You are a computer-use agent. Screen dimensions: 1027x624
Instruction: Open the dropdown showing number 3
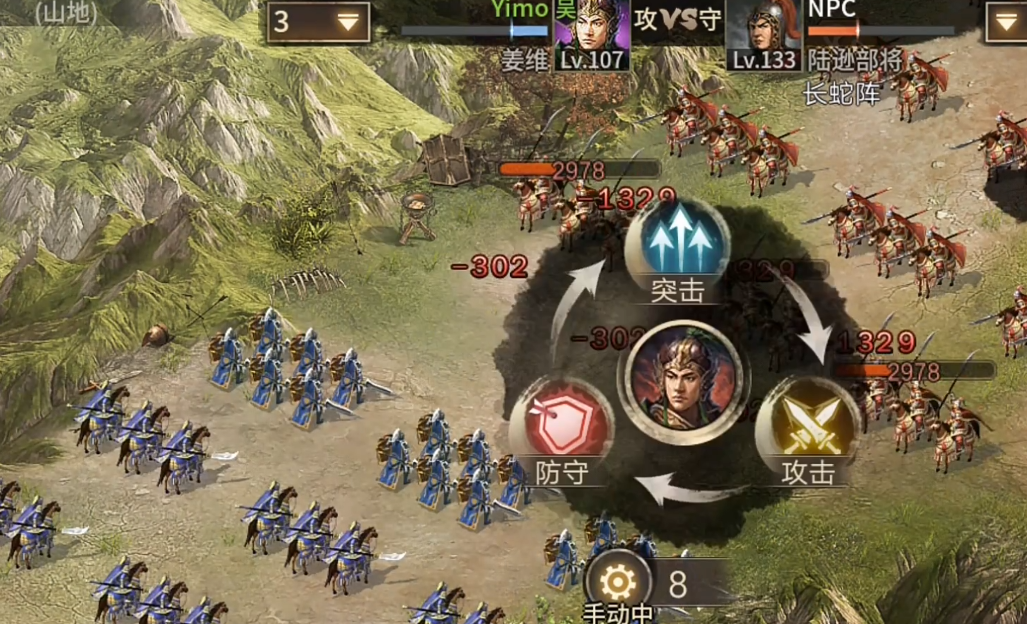pyautogui.click(x=318, y=22)
